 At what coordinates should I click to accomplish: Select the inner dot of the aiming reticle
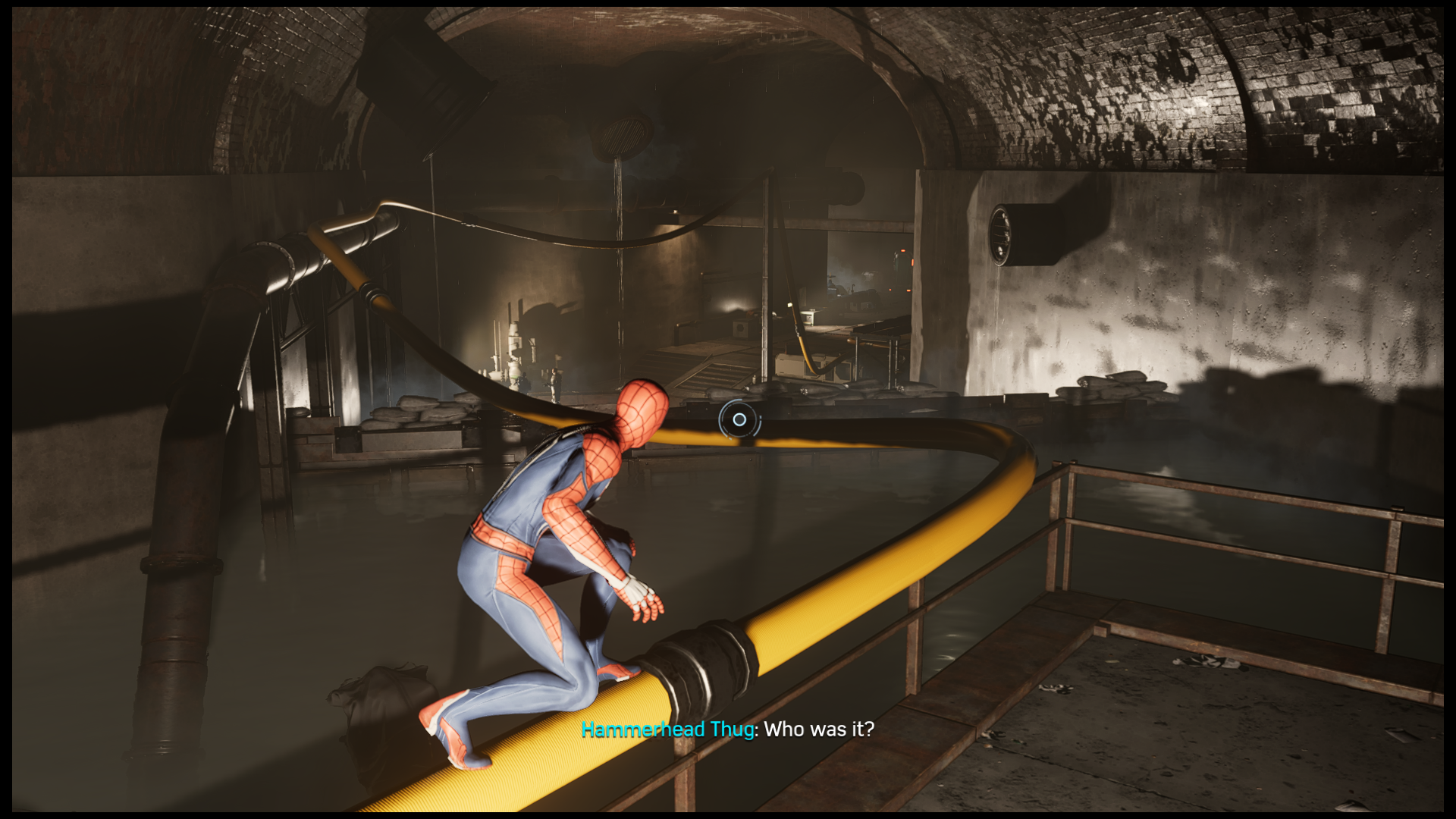(739, 419)
